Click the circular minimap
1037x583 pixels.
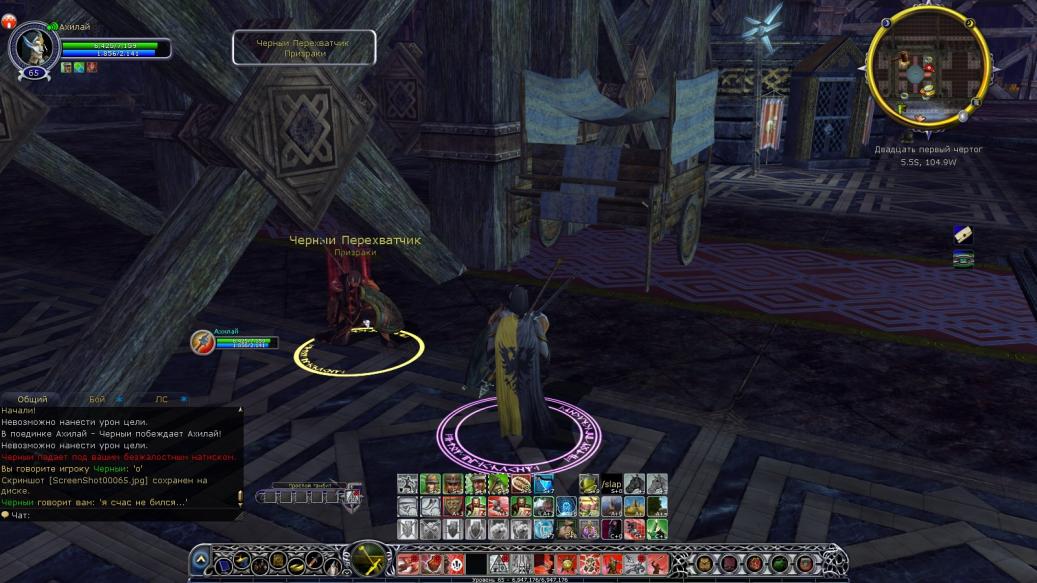[925, 68]
